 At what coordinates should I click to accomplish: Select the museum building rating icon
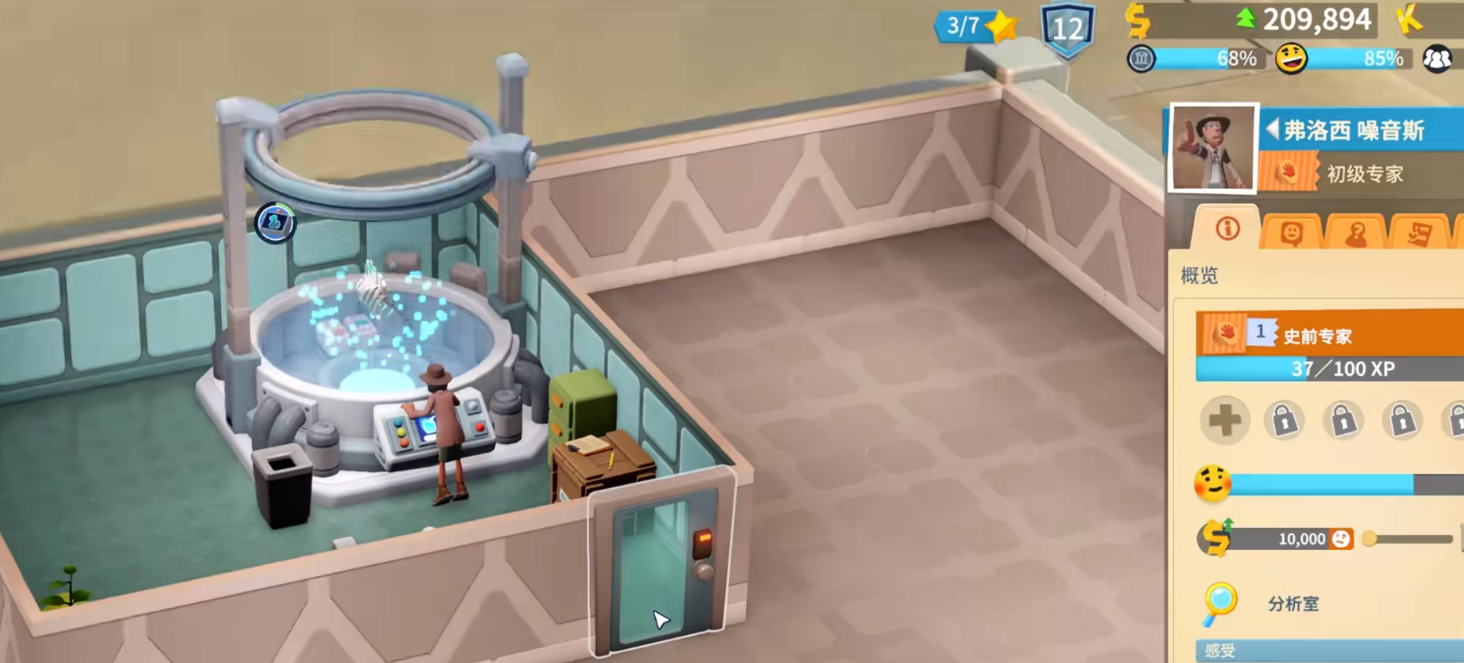pos(1141,59)
